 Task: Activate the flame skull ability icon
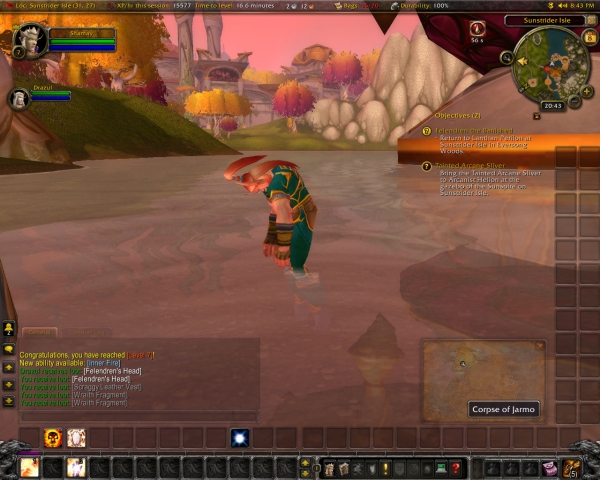pyautogui.click(x=52, y=437)
